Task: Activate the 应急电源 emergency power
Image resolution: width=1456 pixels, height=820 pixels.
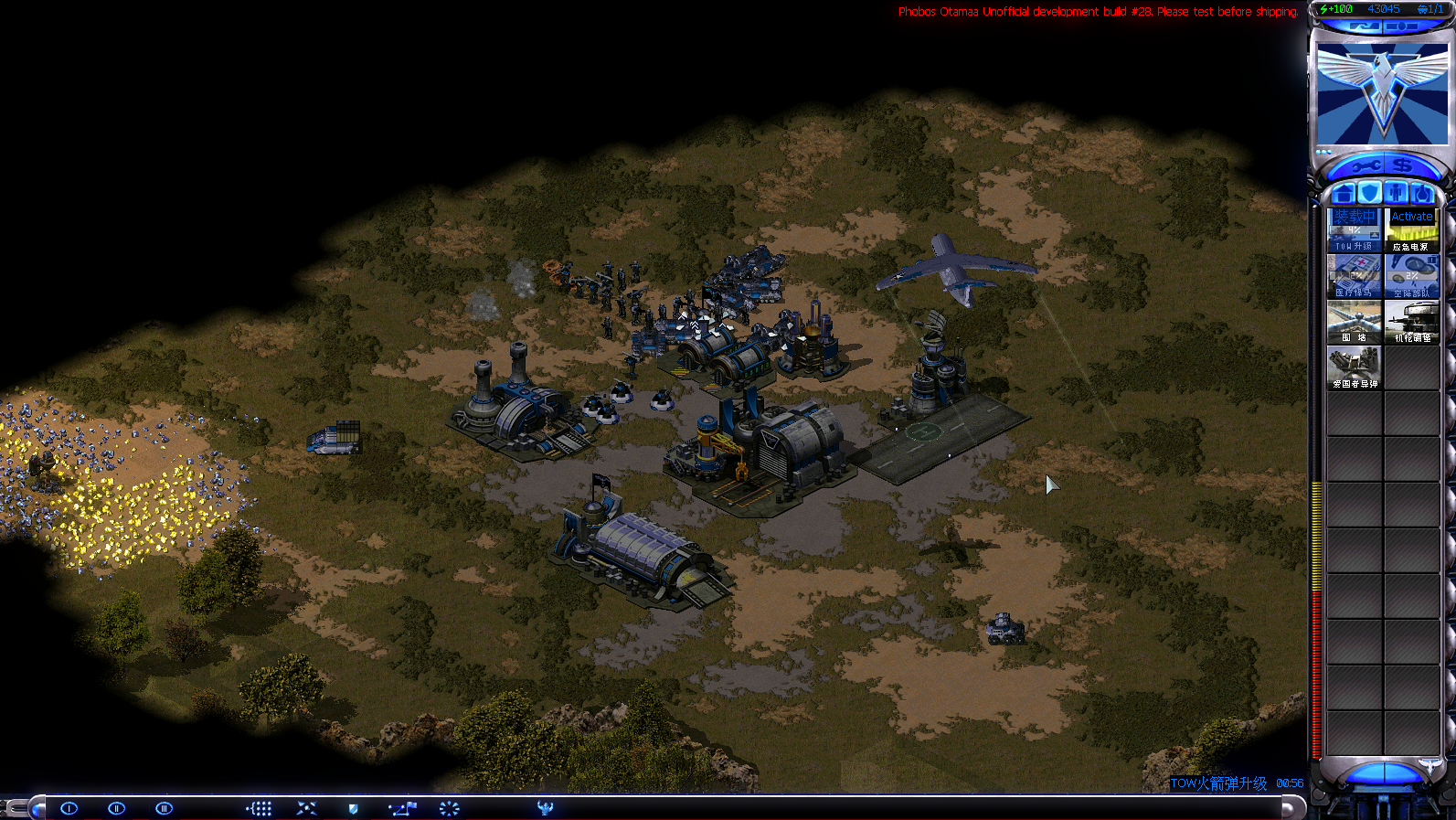Action: pyautogui.click(x=1411, y=229)
